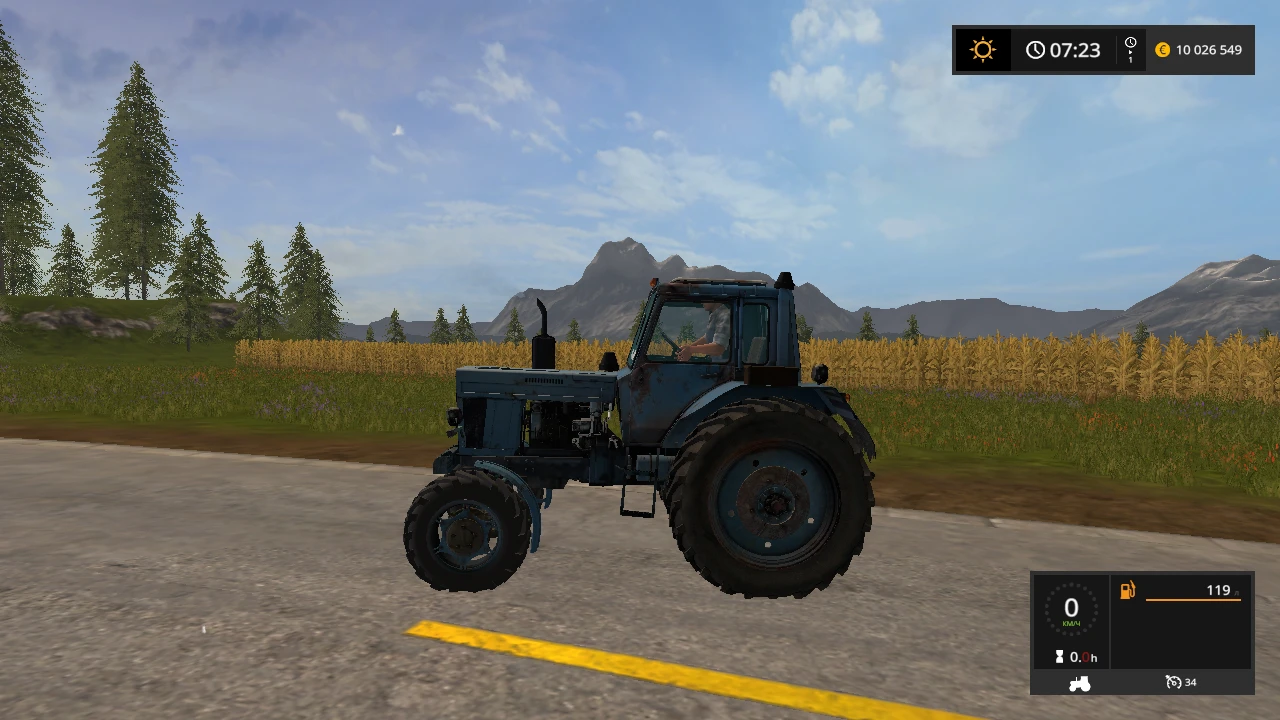This screenshot has height=720, width=1280.
Task: Click the red operating hours 0.0h text
Action: (x=1083, y=658)
